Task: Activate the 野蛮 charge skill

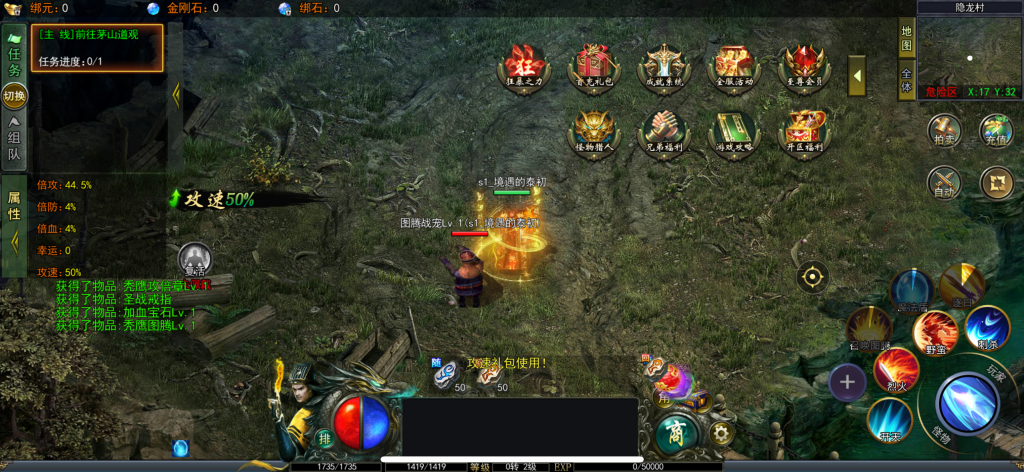Action: (x=936, y=331)
